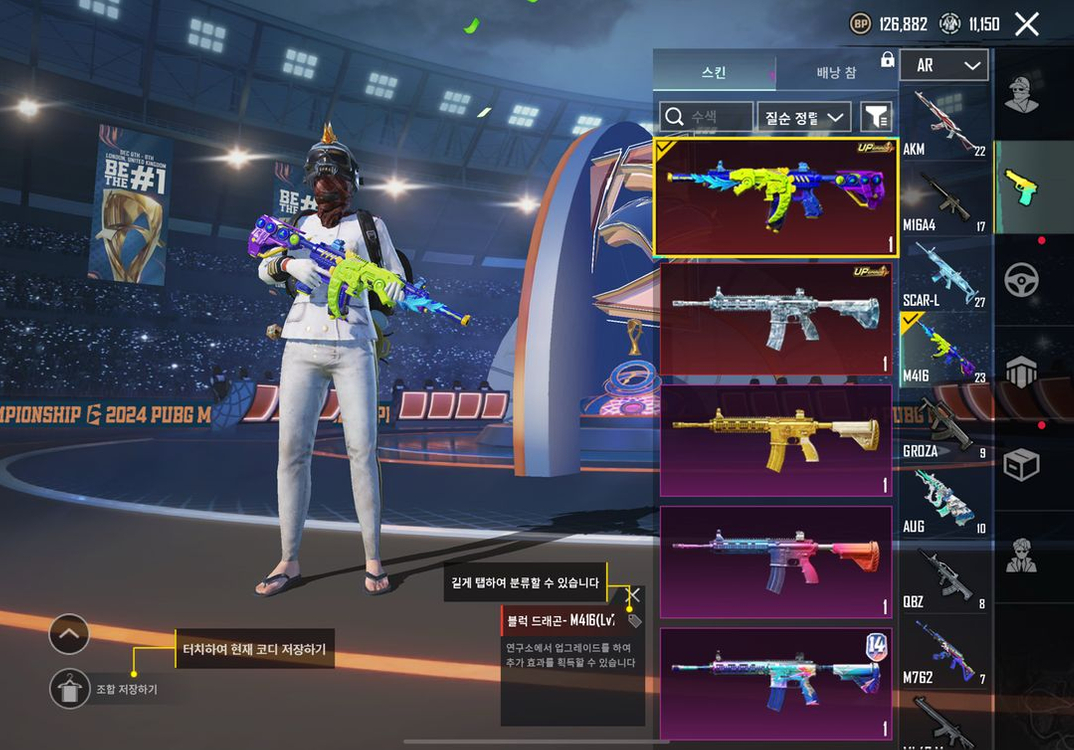Open the filter funnel button
This screenshot has width=1074, height=750.
click(876, 117)
